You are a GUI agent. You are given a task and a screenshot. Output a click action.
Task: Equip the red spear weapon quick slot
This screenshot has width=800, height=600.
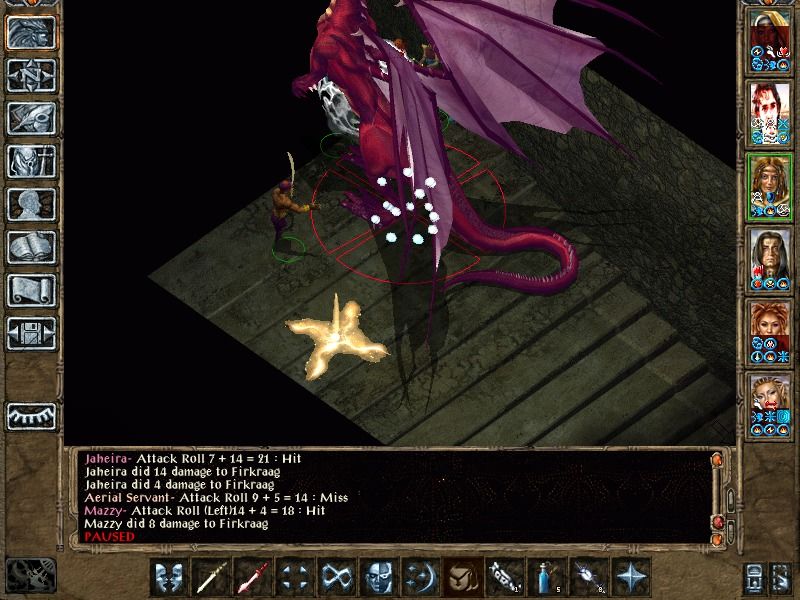tap(253, 577)
